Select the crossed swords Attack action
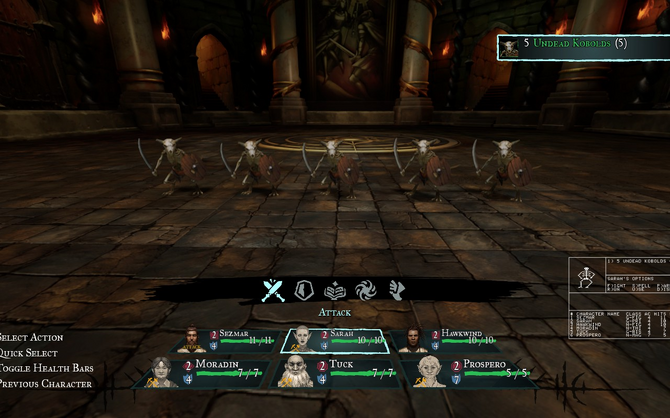The image size is (670, 418). click(273, 290)
